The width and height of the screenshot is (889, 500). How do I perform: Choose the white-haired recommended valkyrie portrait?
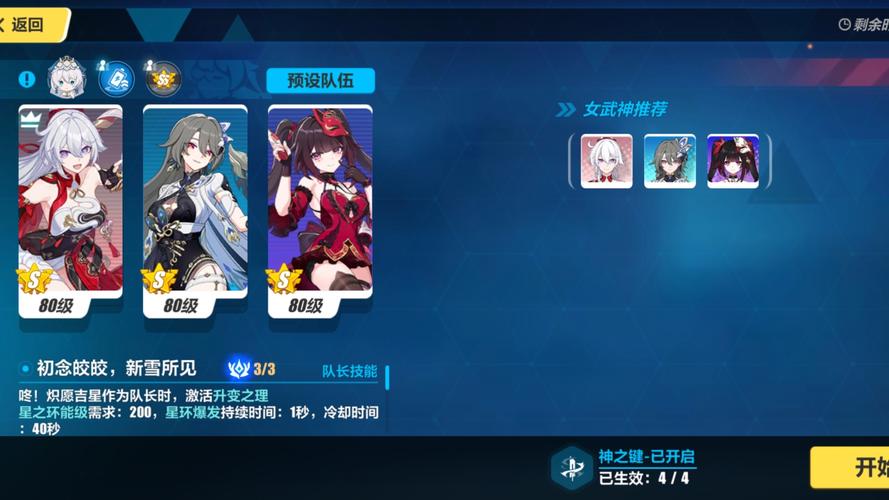click(607, 161)
